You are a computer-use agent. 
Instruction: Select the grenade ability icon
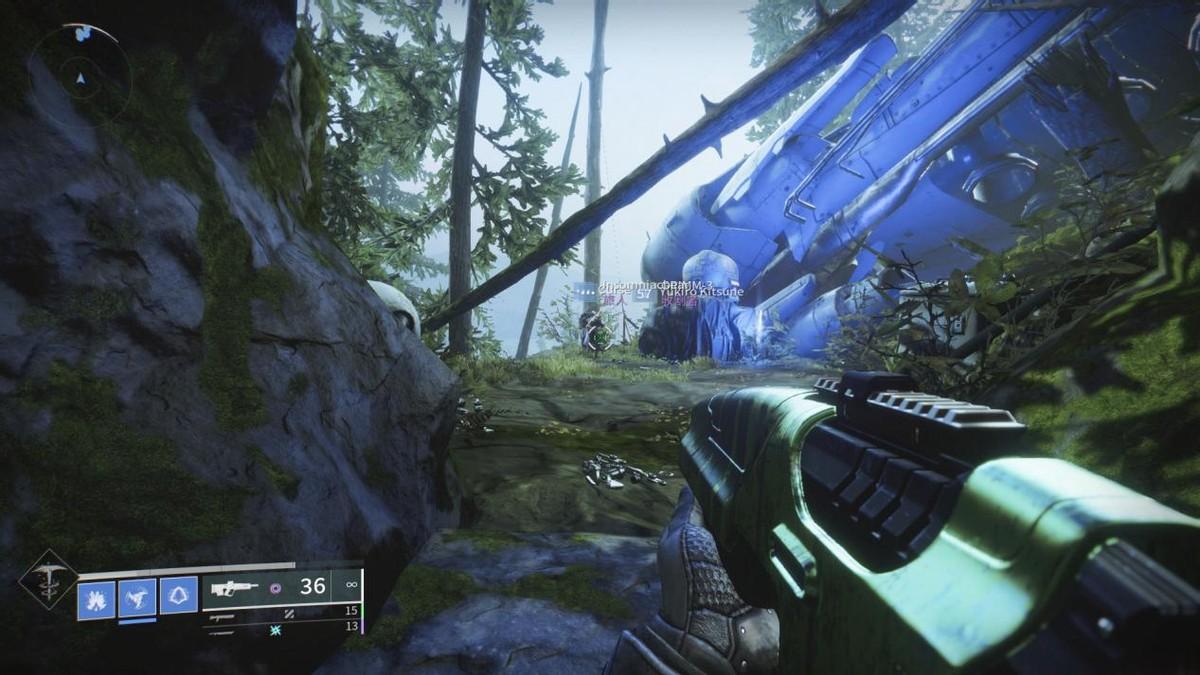(x=96, y=599)
